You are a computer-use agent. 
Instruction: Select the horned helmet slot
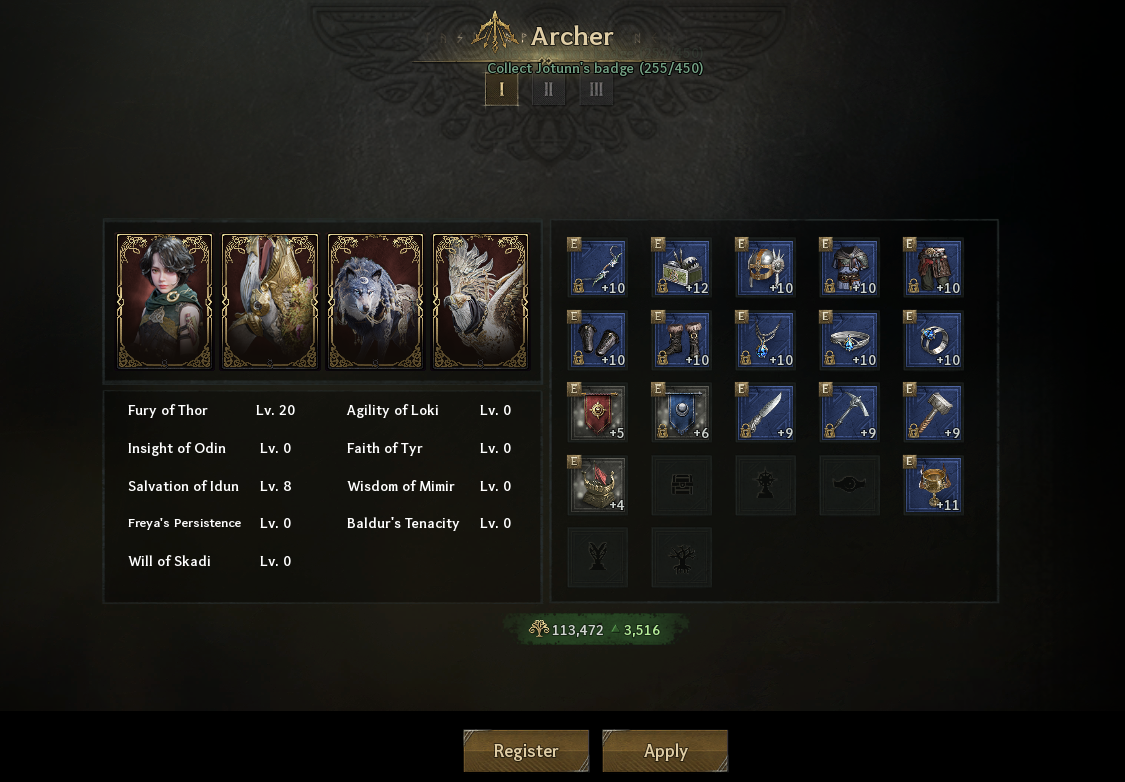point(766,268)
